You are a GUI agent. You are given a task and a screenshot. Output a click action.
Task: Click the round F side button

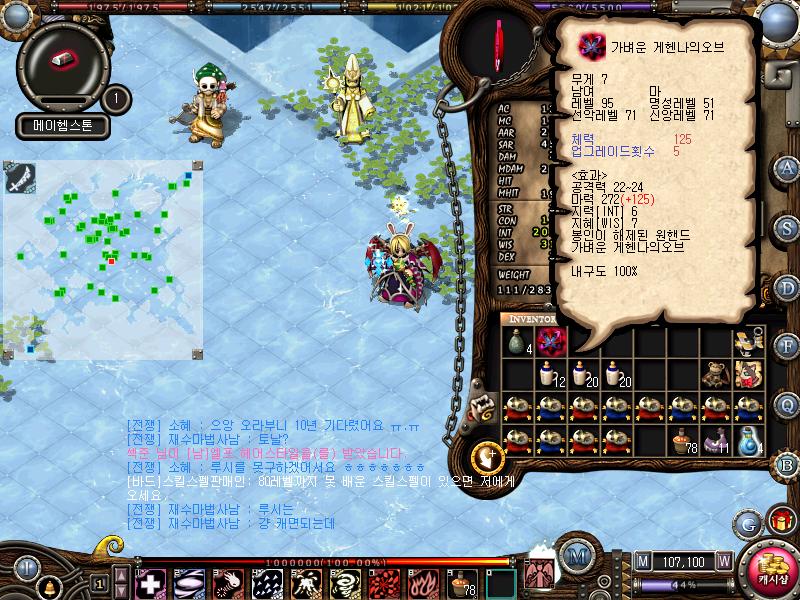pyautogui.click(x=787, y=346)
